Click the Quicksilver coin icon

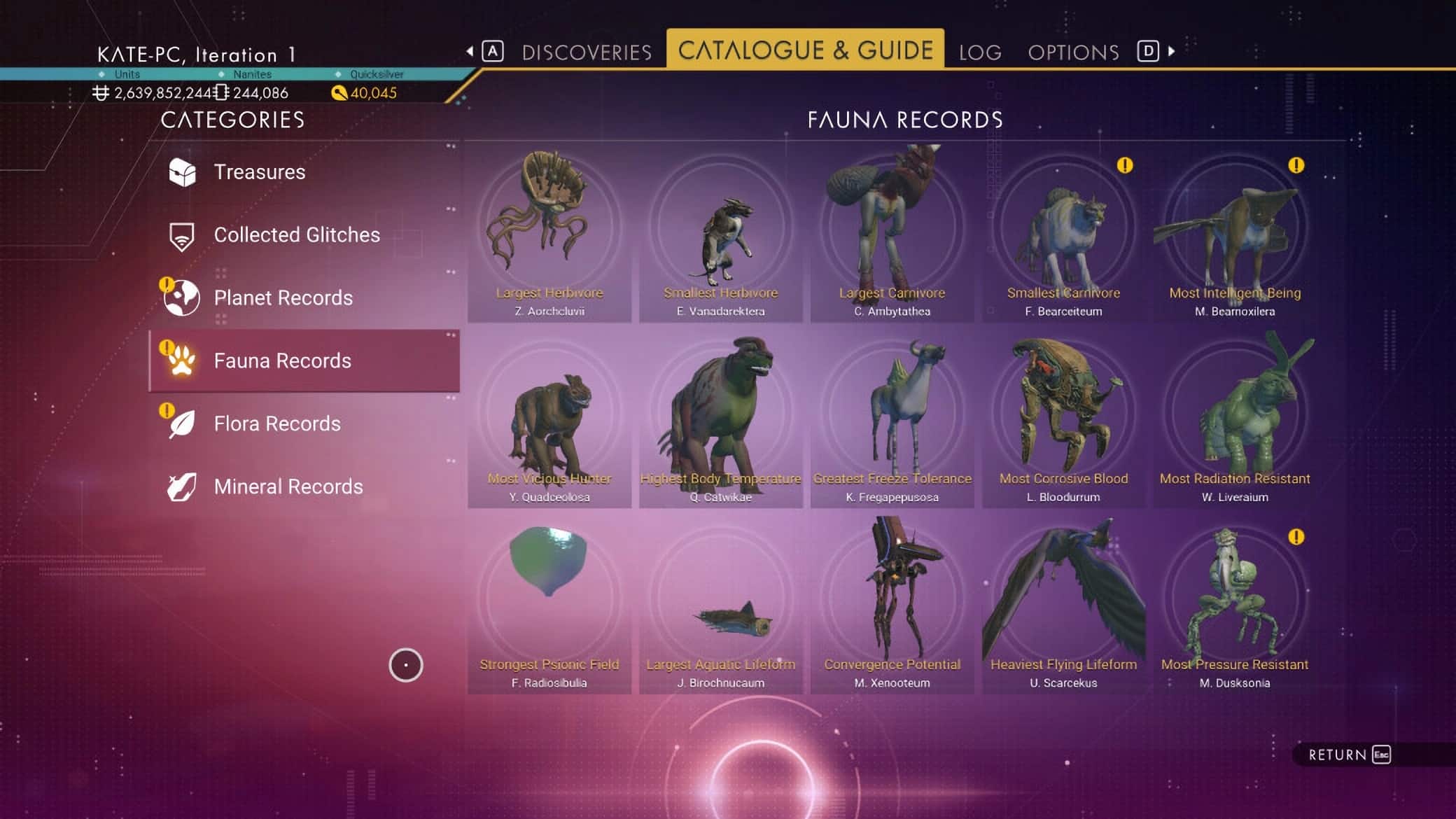click(x=339, y=92)
